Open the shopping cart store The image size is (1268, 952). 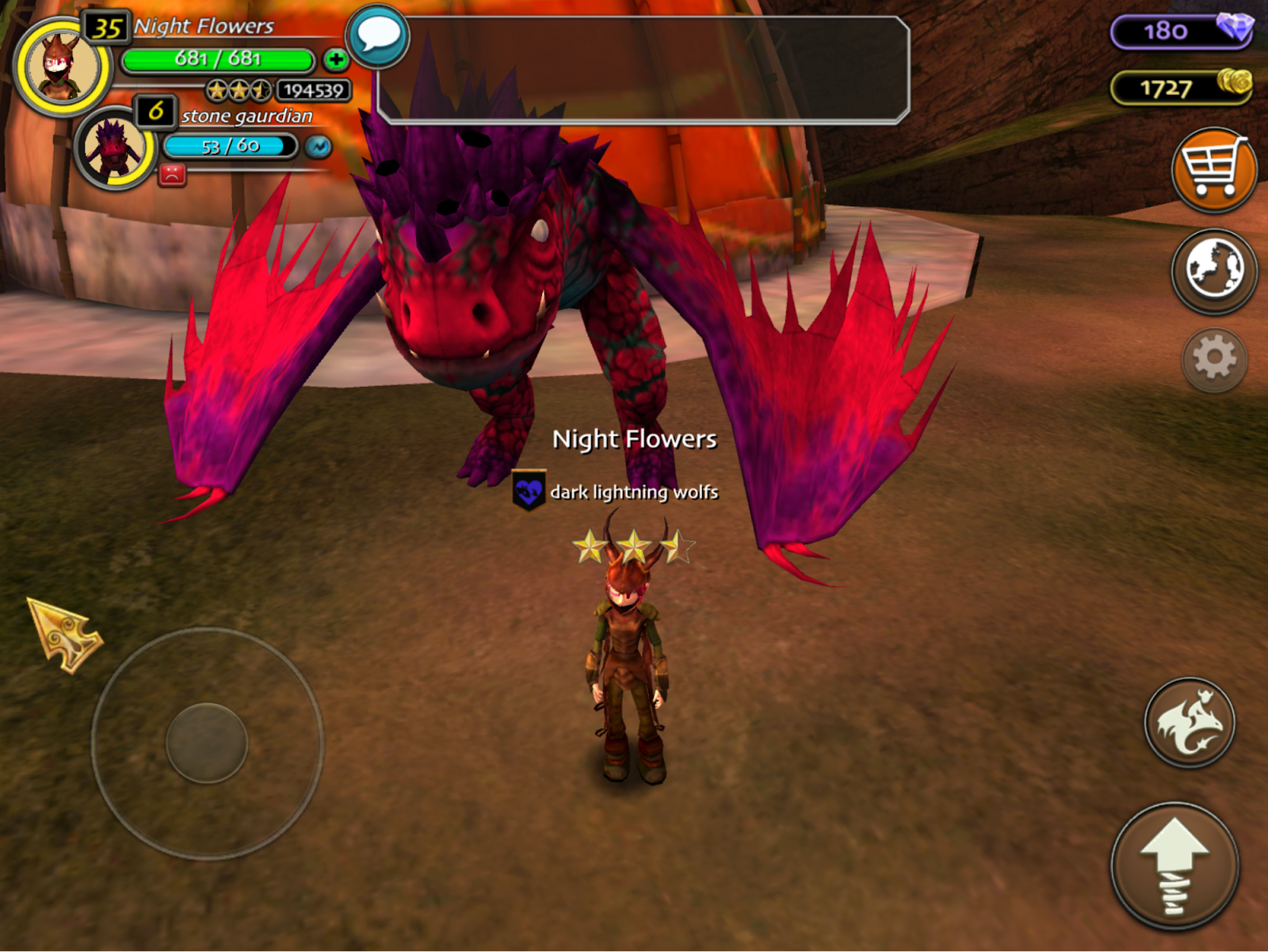pyautogui.click(x=1213, y=170)
